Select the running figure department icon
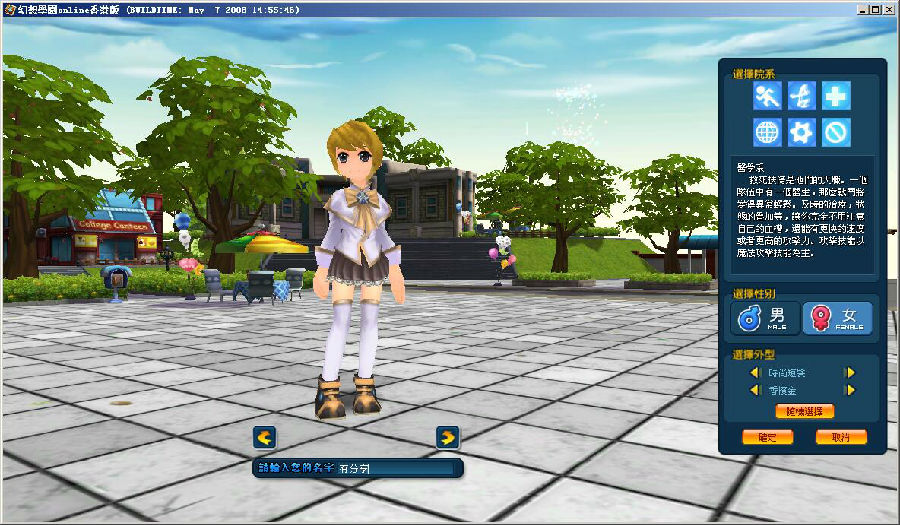 click(768, 96)
